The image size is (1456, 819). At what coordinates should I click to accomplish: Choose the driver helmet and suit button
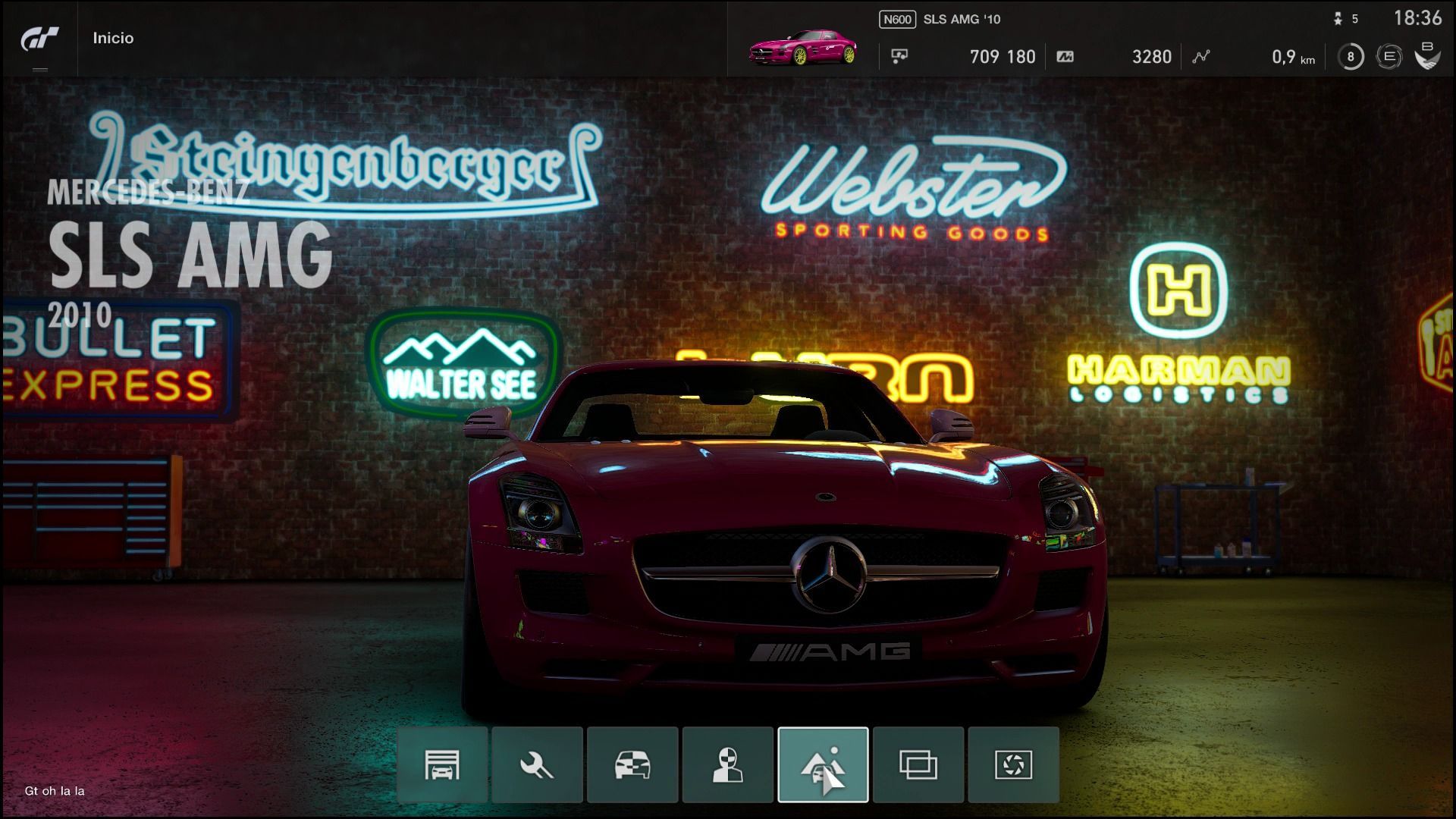tap(727, 764)
